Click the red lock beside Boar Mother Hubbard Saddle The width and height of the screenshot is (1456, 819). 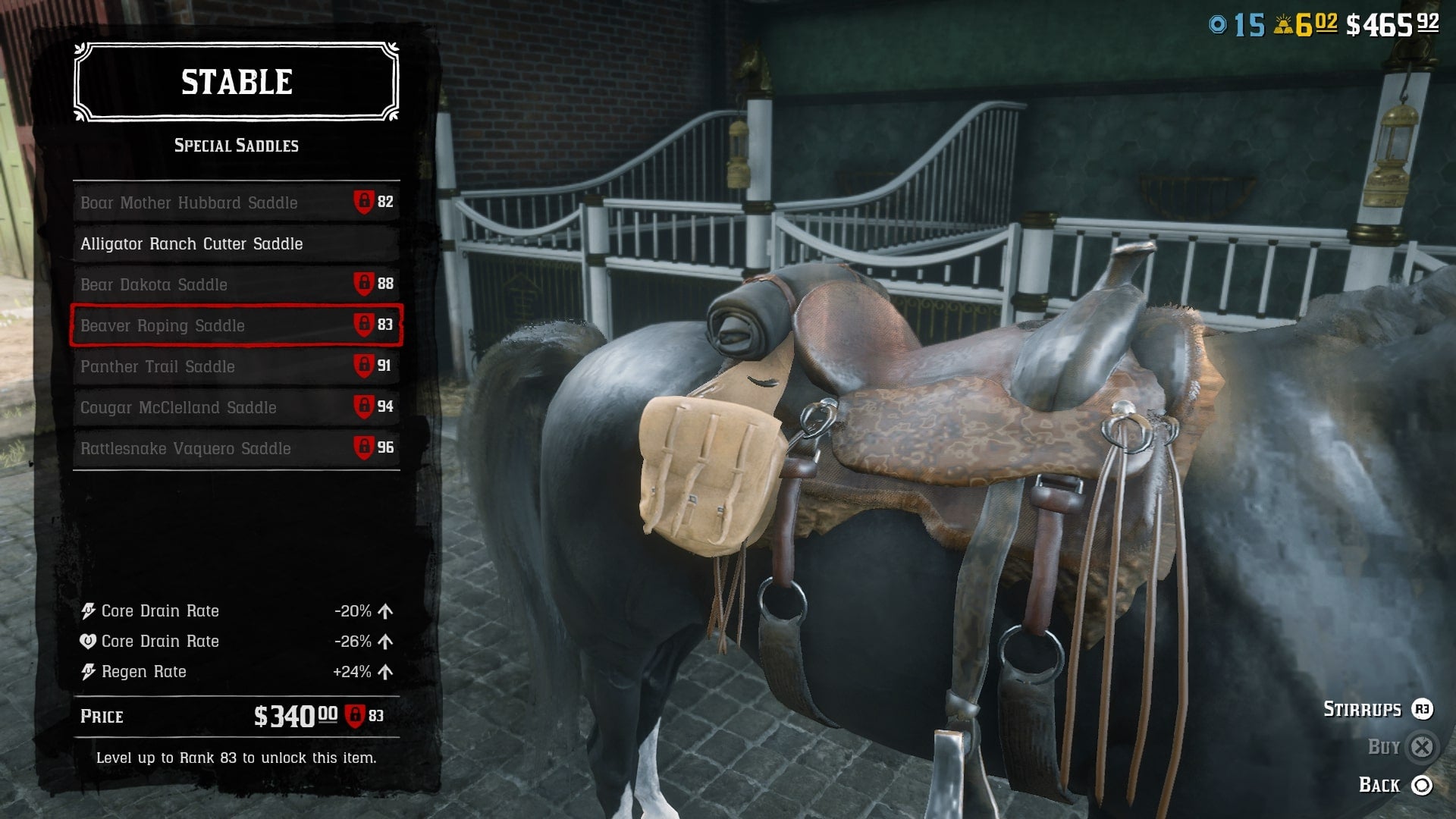(x=363, y=202)
